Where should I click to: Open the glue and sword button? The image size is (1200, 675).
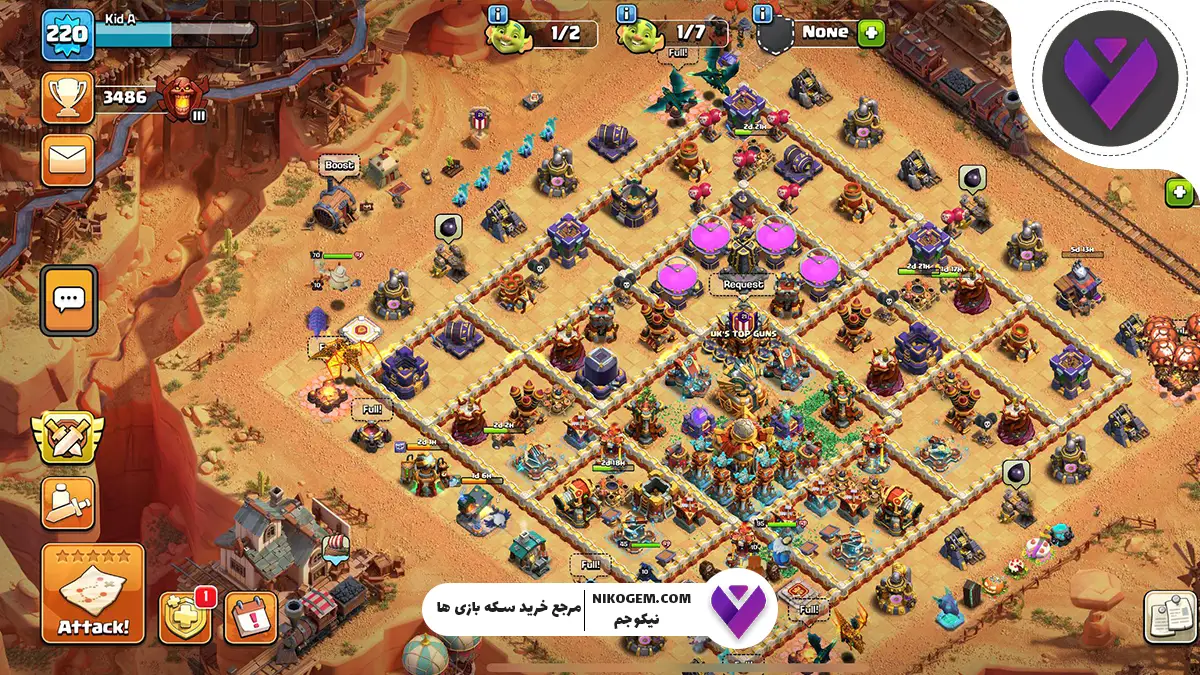[x=68, y=503]
